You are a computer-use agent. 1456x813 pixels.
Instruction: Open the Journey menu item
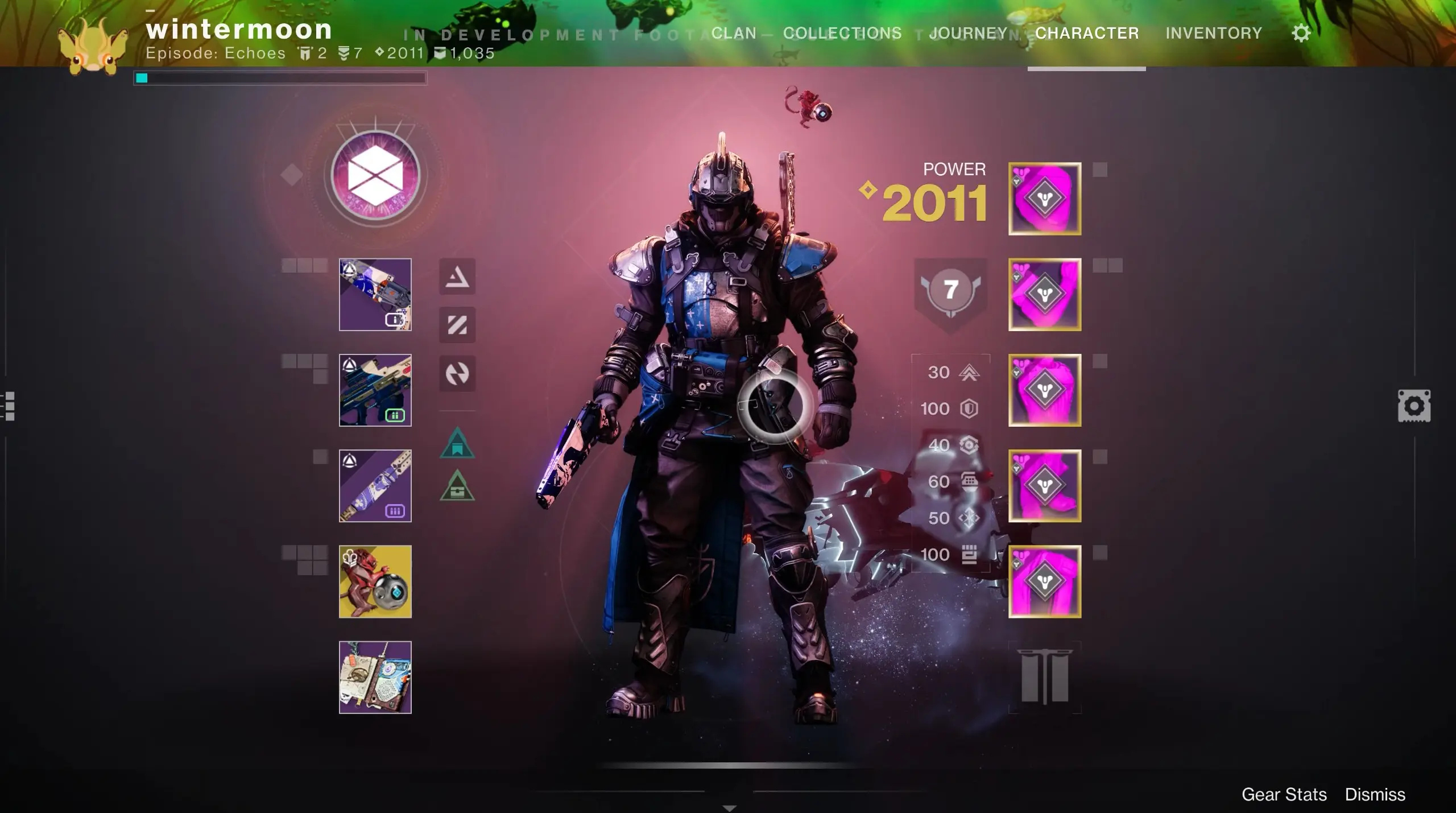coord(968,32)
